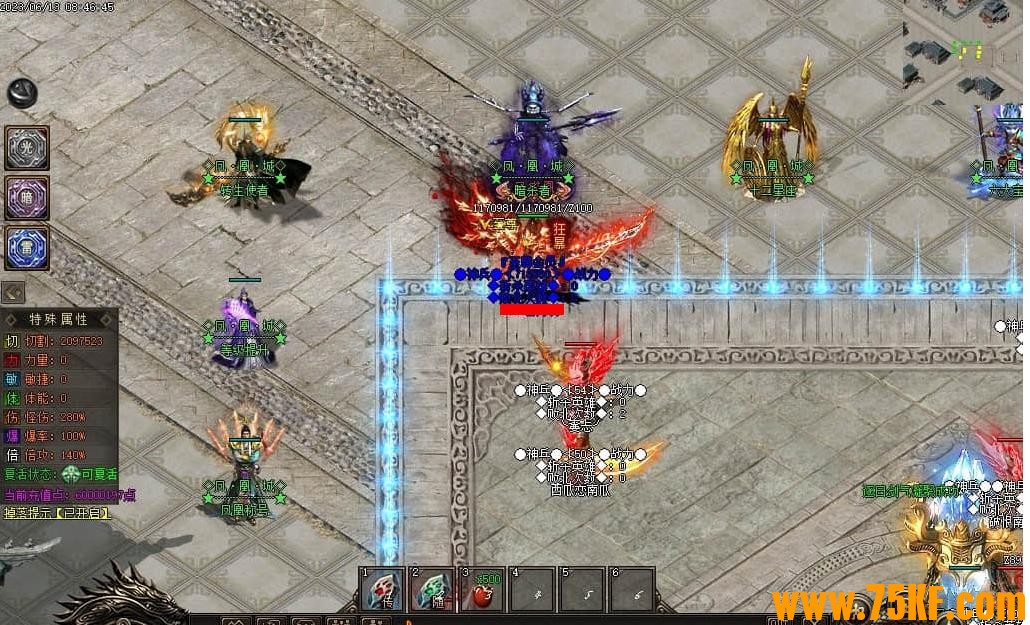Image resolution: width=1030 pixels, height=625 pixels.
Task: Click the round dark orb icon
Action: [x=21, y=92]
